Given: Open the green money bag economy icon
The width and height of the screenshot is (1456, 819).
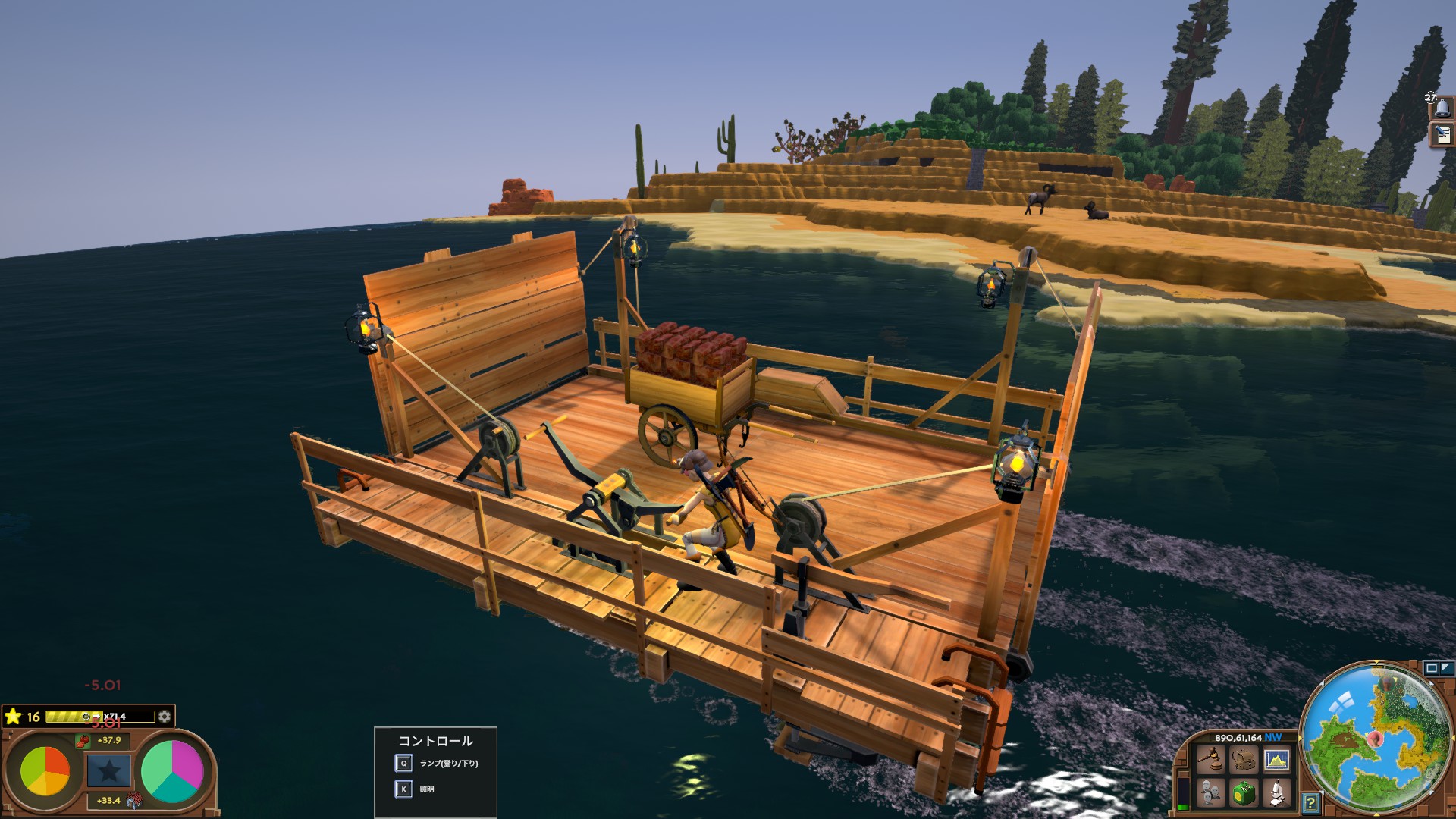Looking at the screenshot, I should pos(1243,793).
